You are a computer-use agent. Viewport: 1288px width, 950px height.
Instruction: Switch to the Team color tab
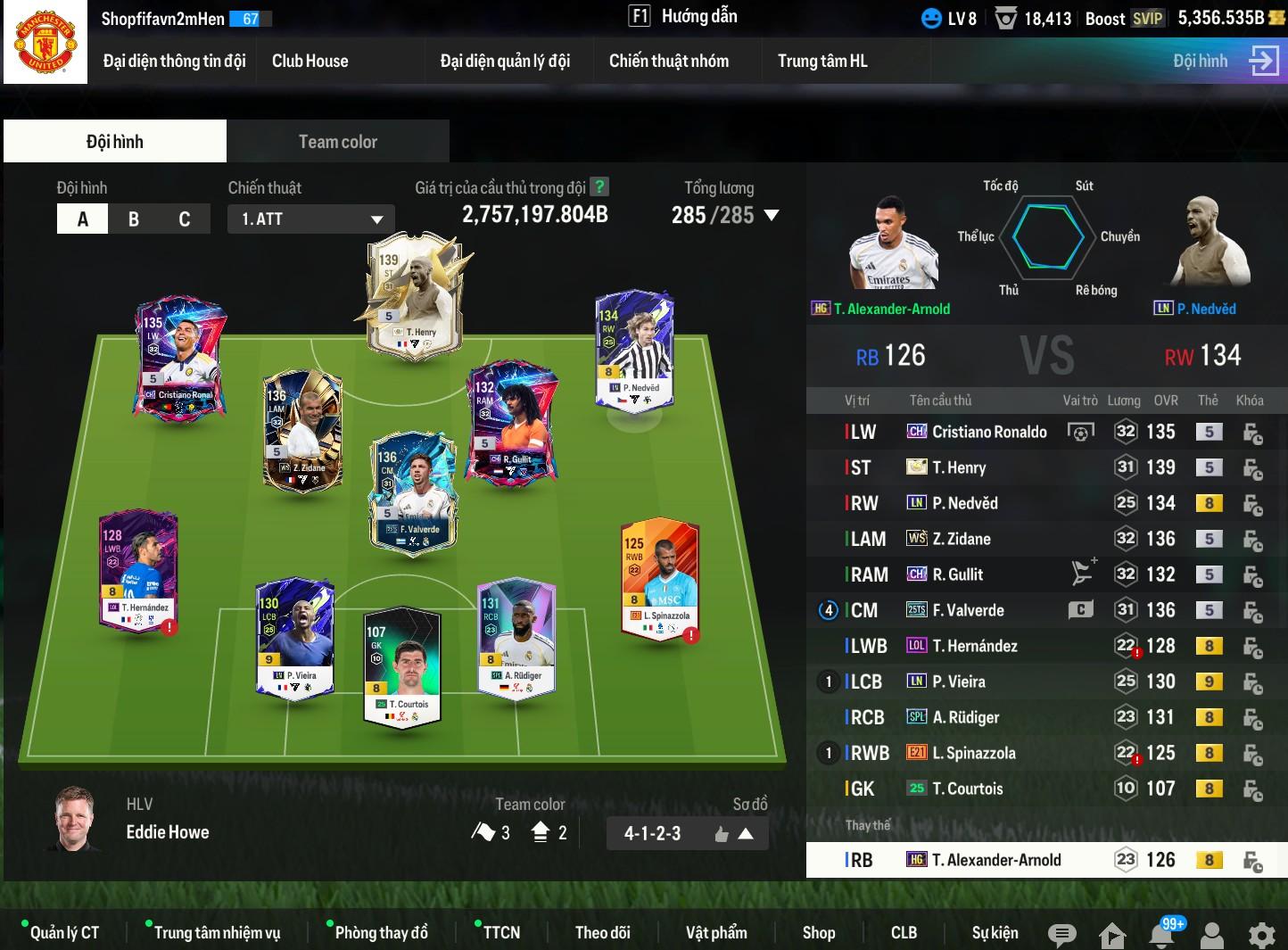337,142
